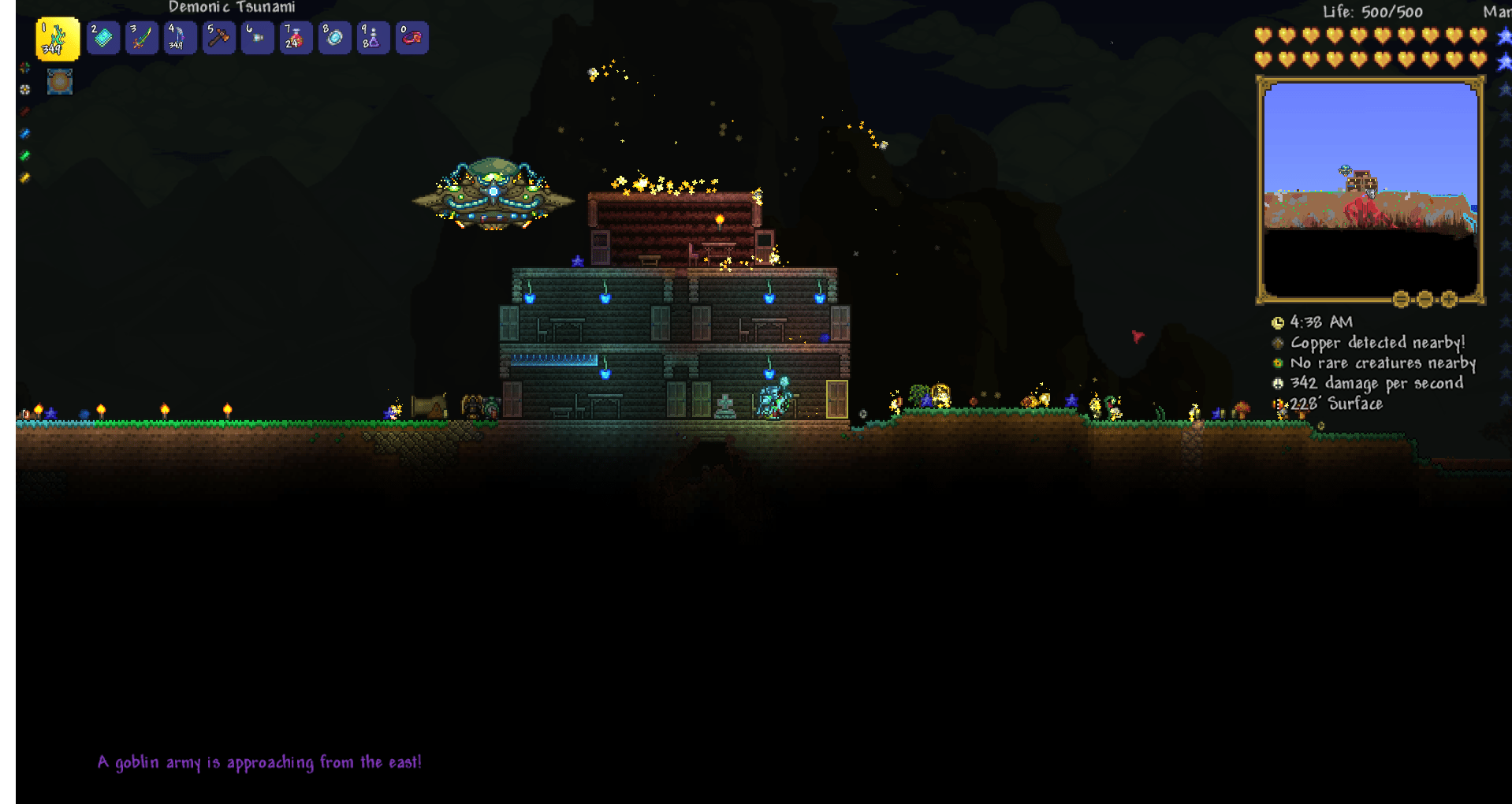
Task: Select the hook item in hotbar slot 4
Action: click(x=180, y=37)
